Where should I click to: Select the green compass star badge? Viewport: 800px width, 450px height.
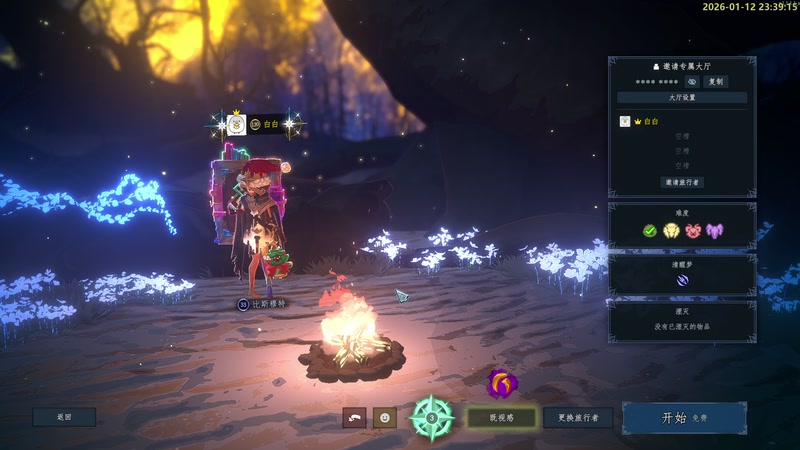tap(432, 417)
